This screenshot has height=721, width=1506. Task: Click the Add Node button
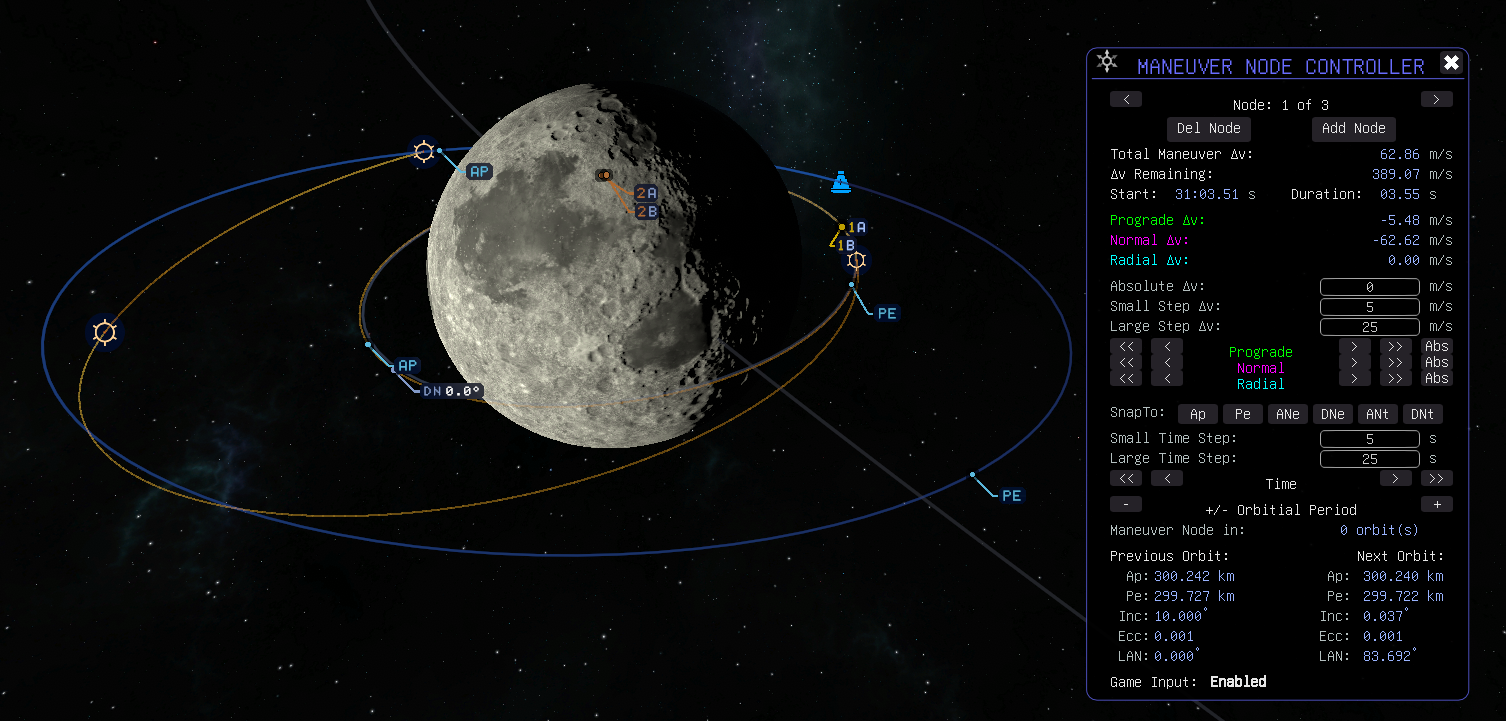(1353, 128)
